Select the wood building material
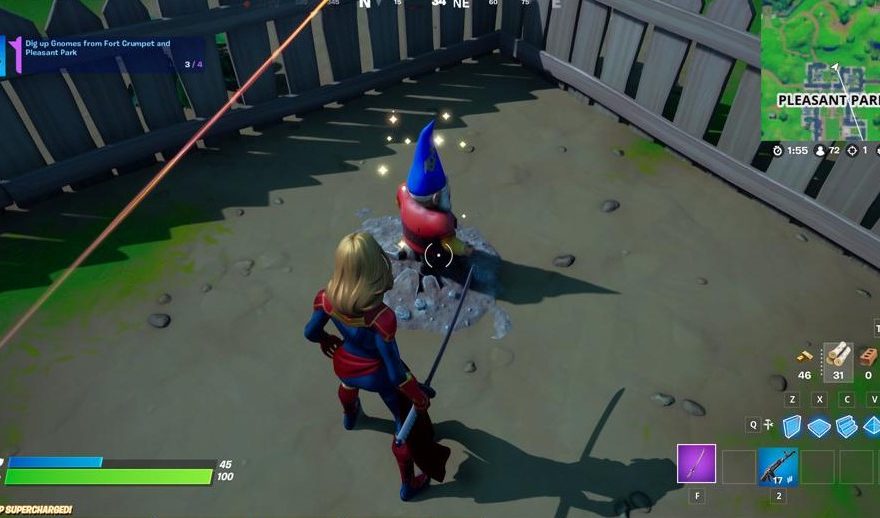This screenshot has height=518, width=880. point(838,356)
